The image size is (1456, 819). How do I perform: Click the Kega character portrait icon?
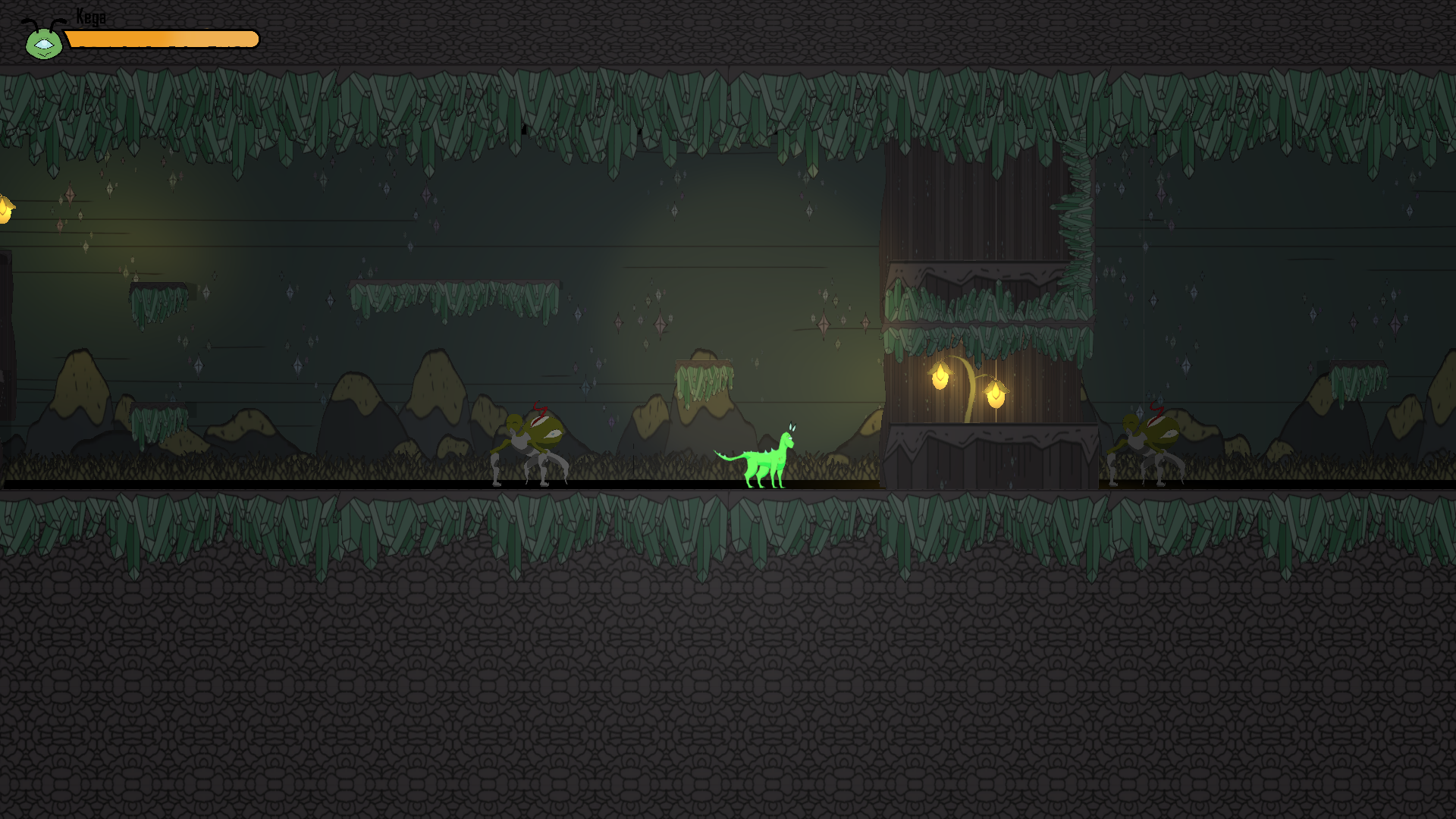(43, 41)
